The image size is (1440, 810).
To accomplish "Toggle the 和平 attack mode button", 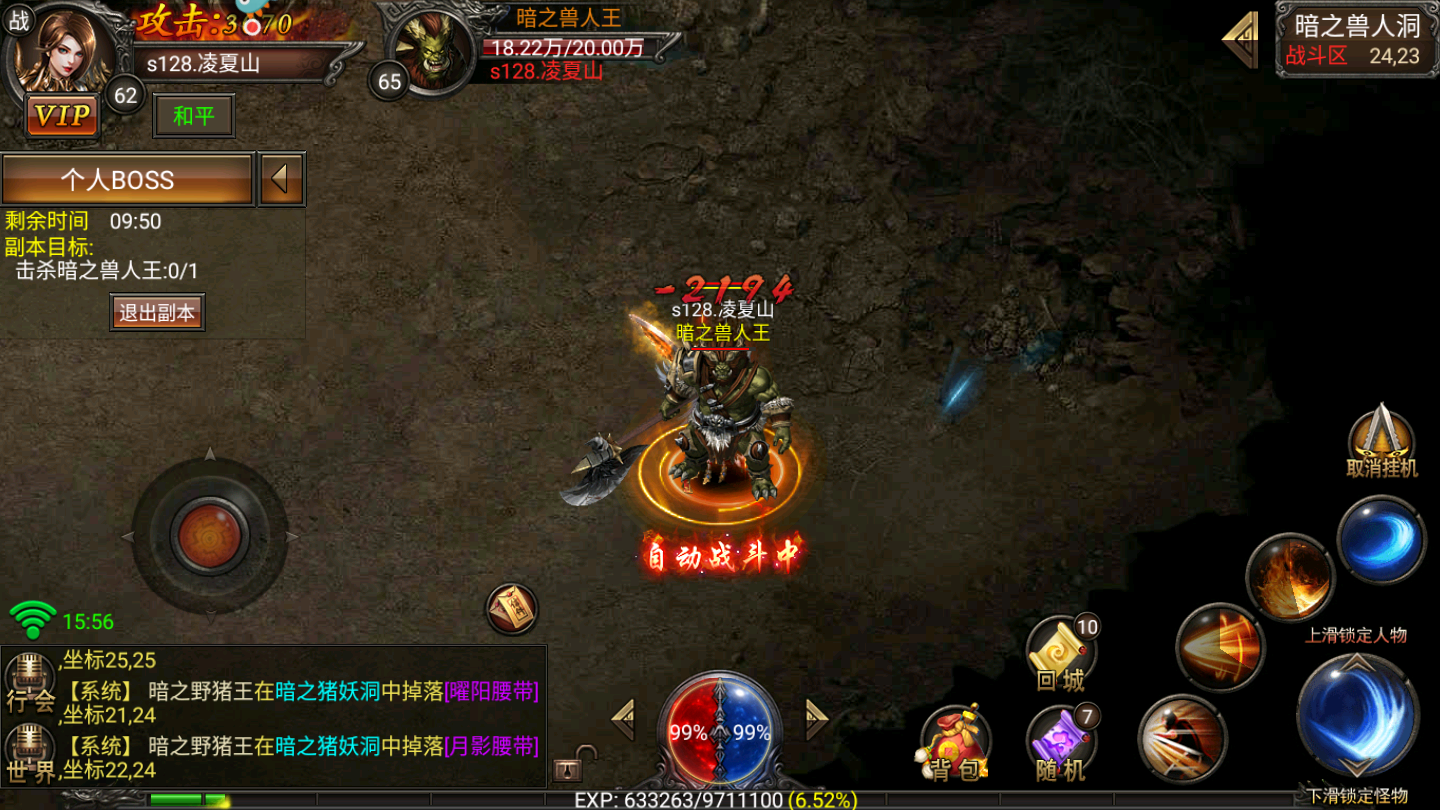I will tap(193, 116).
